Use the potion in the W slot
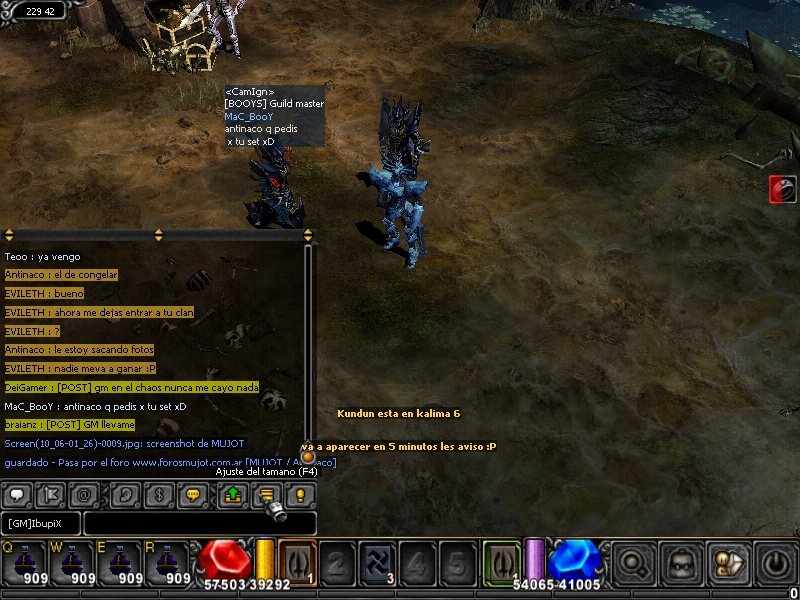Screen dimensions: 800x600 pos(73,563)
